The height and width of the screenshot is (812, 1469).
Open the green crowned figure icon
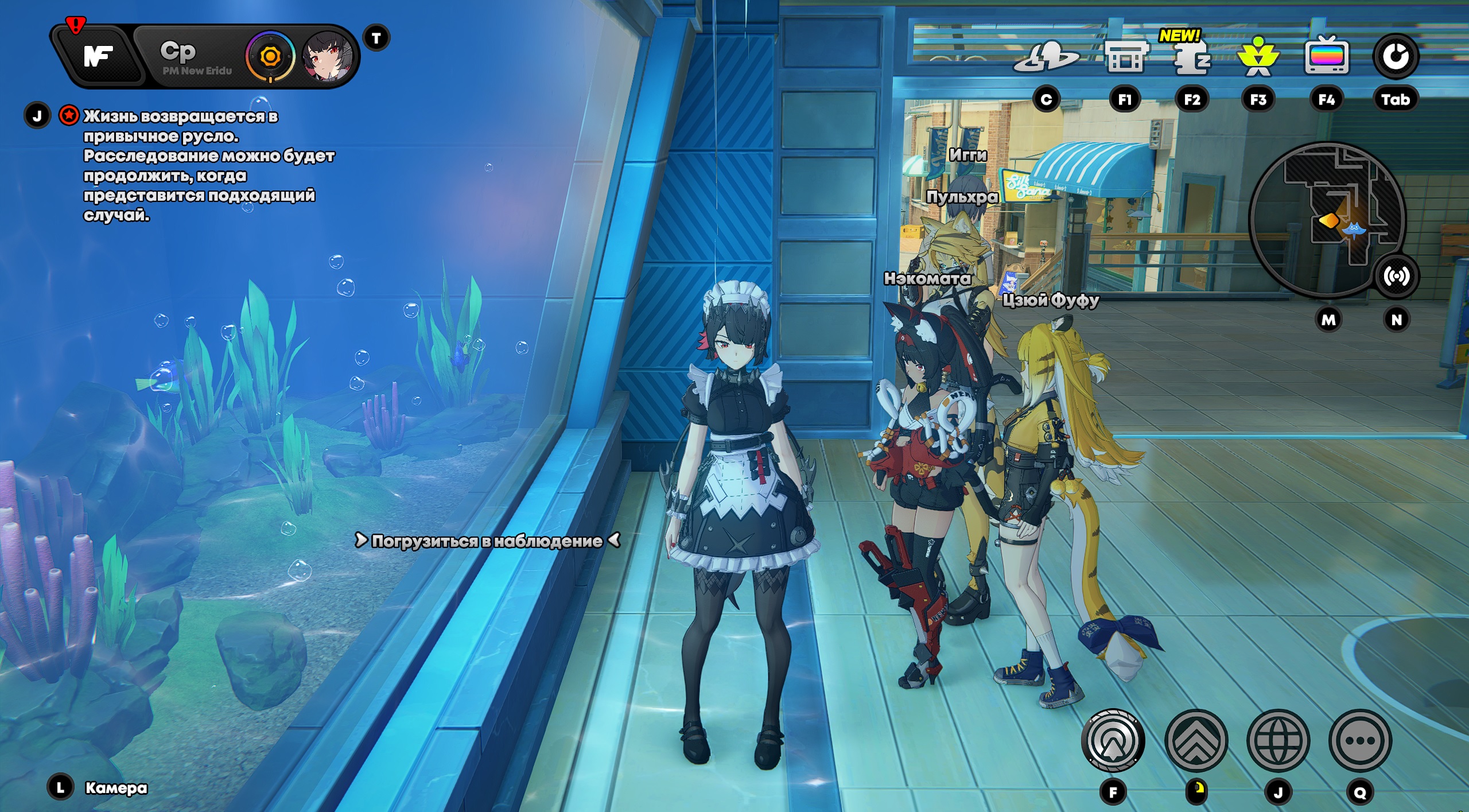[1258, 57]
